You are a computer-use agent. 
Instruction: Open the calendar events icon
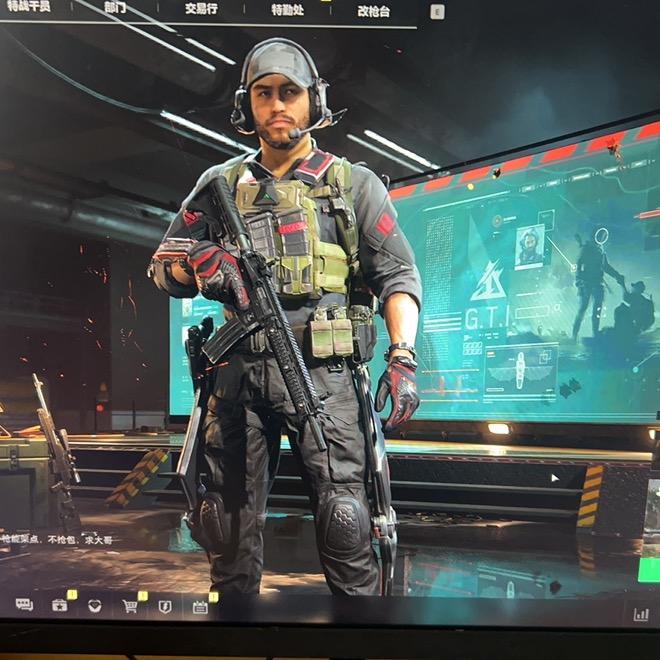pos(200,606)
